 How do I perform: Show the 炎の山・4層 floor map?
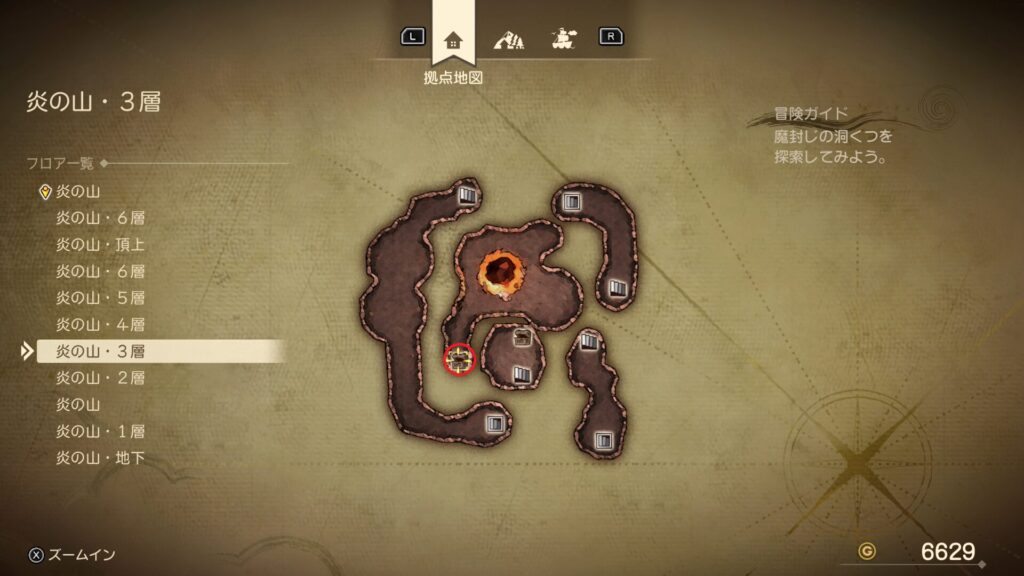click(x=101, y=325)
